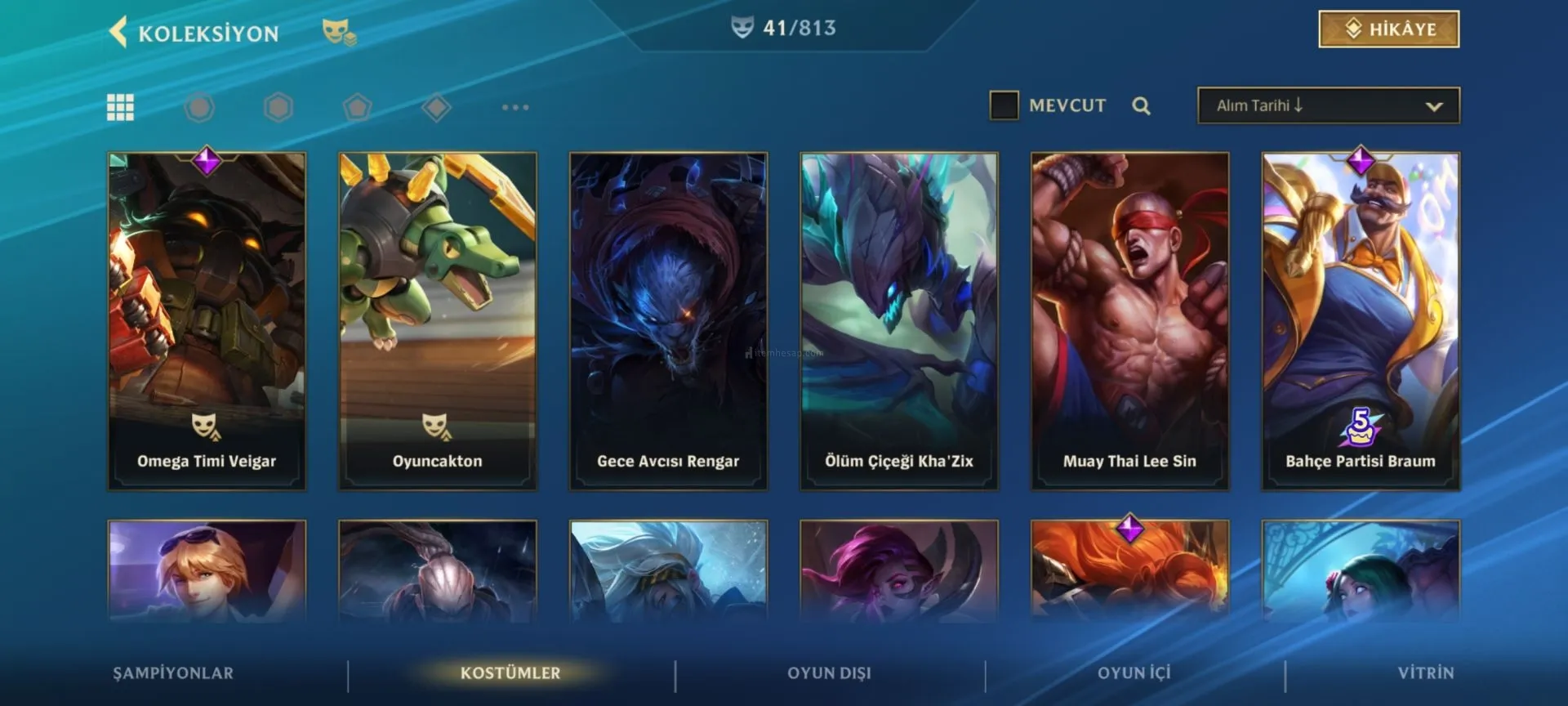
Task: Select the Bahçe Partisi Braum skin
Action: coord(1360,320)
